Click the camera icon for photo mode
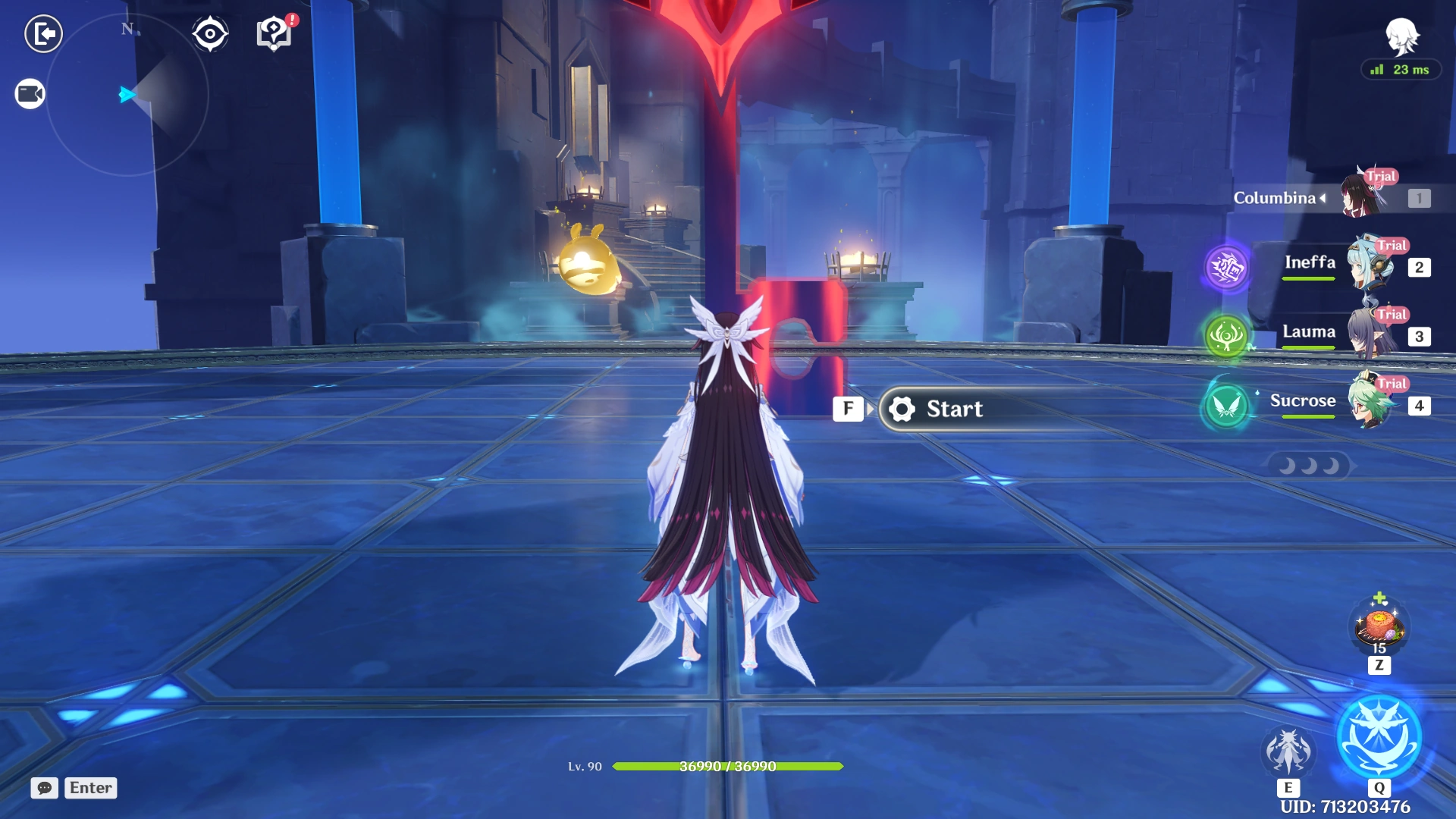Image resolution: width=1456 pixels, height=819 pixels. (x=29, y=93)
